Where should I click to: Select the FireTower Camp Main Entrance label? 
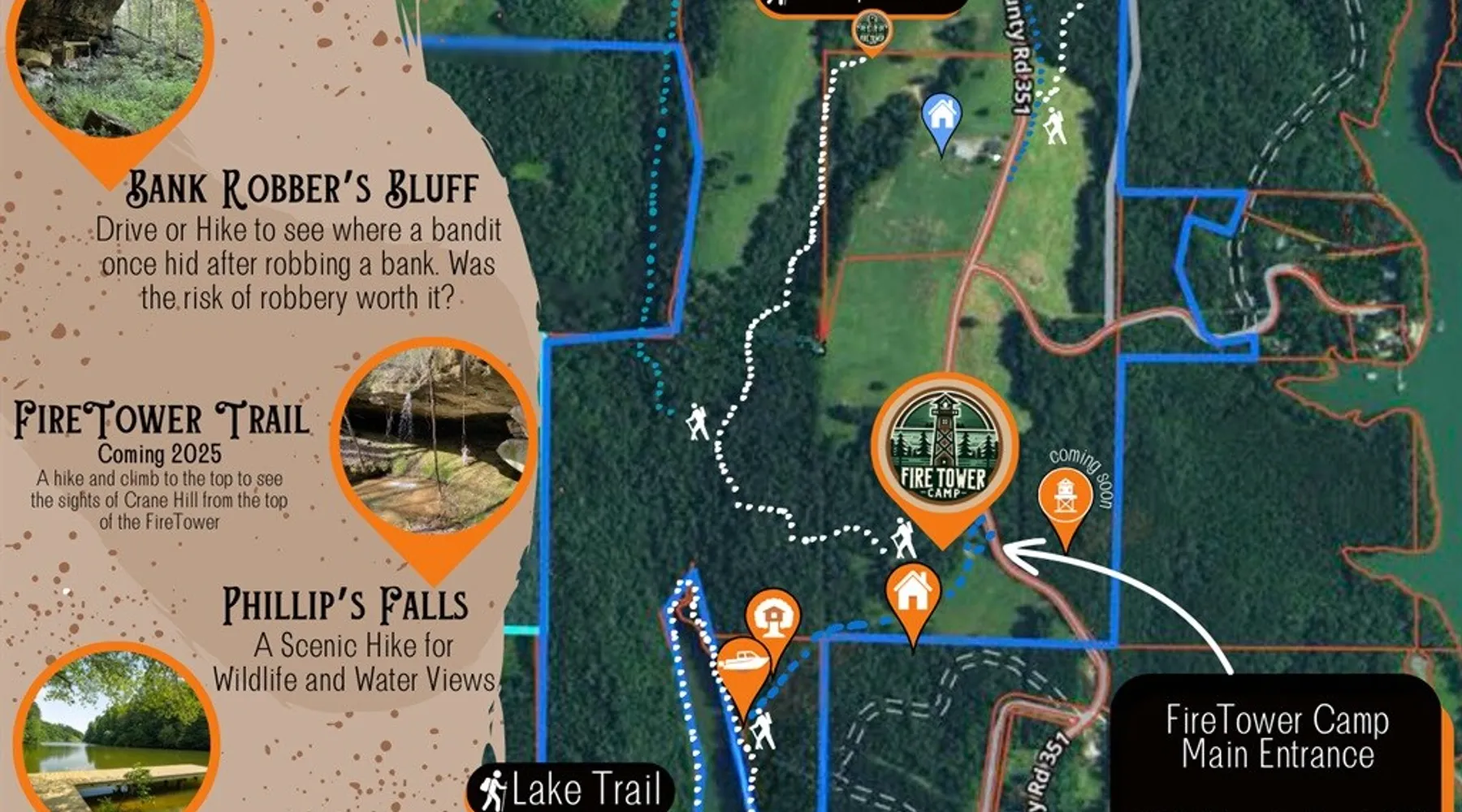click(1277, 737)
